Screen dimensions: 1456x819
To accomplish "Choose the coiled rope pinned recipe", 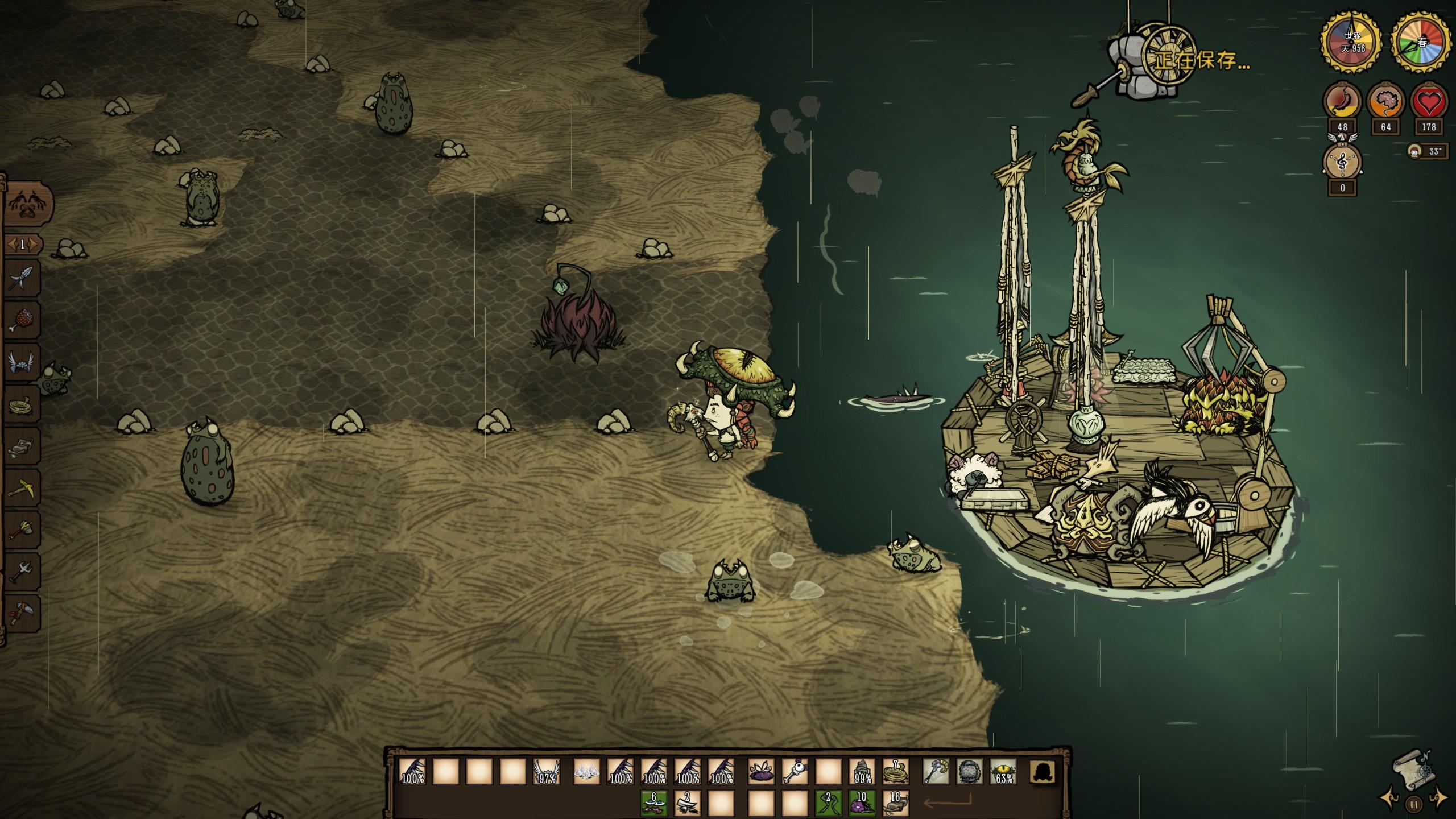I will [23, 404].
